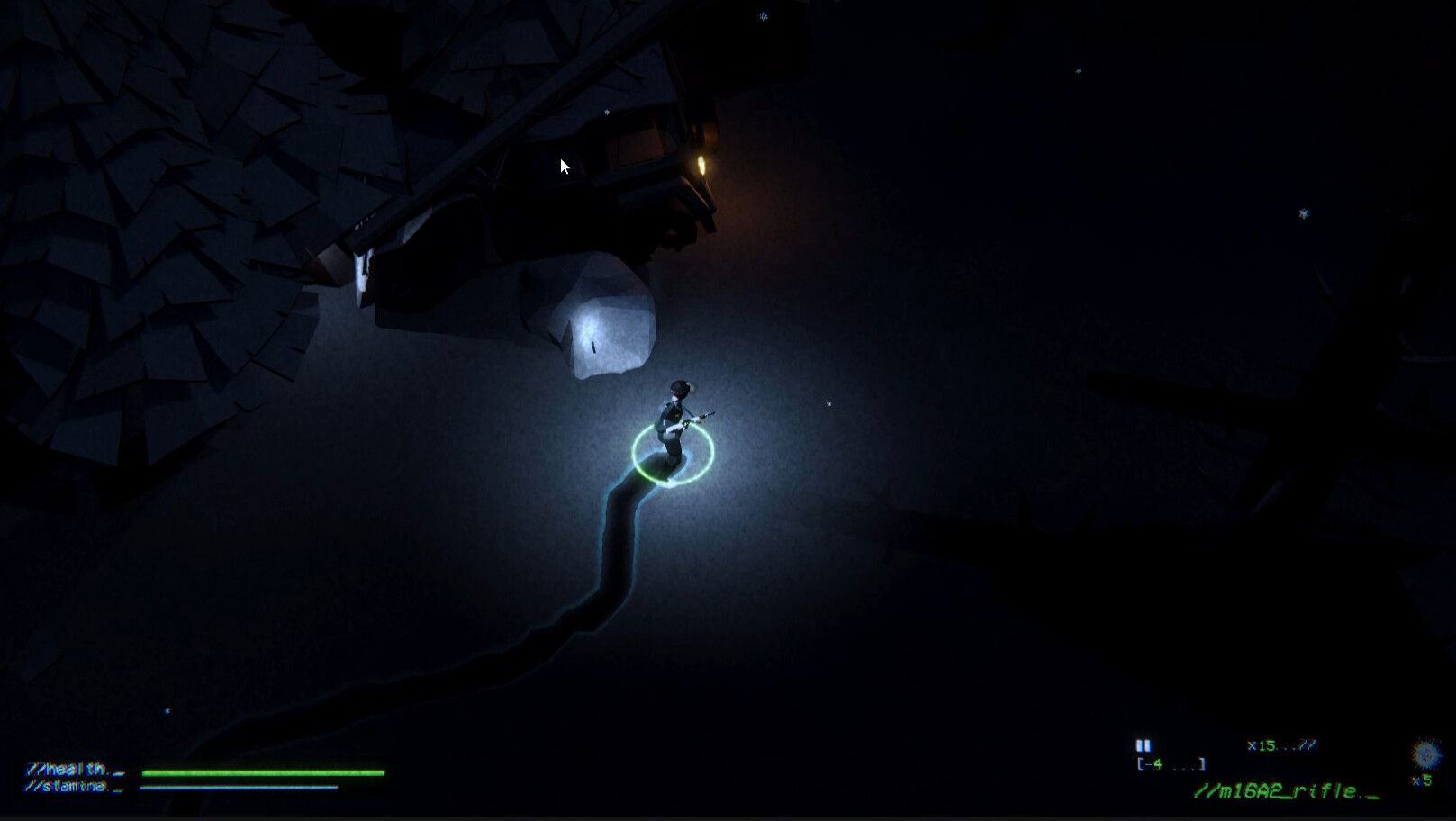The image size is (1456, 821).
Task: Click the glowing rock beside the truck
Action: coord(605,322)
